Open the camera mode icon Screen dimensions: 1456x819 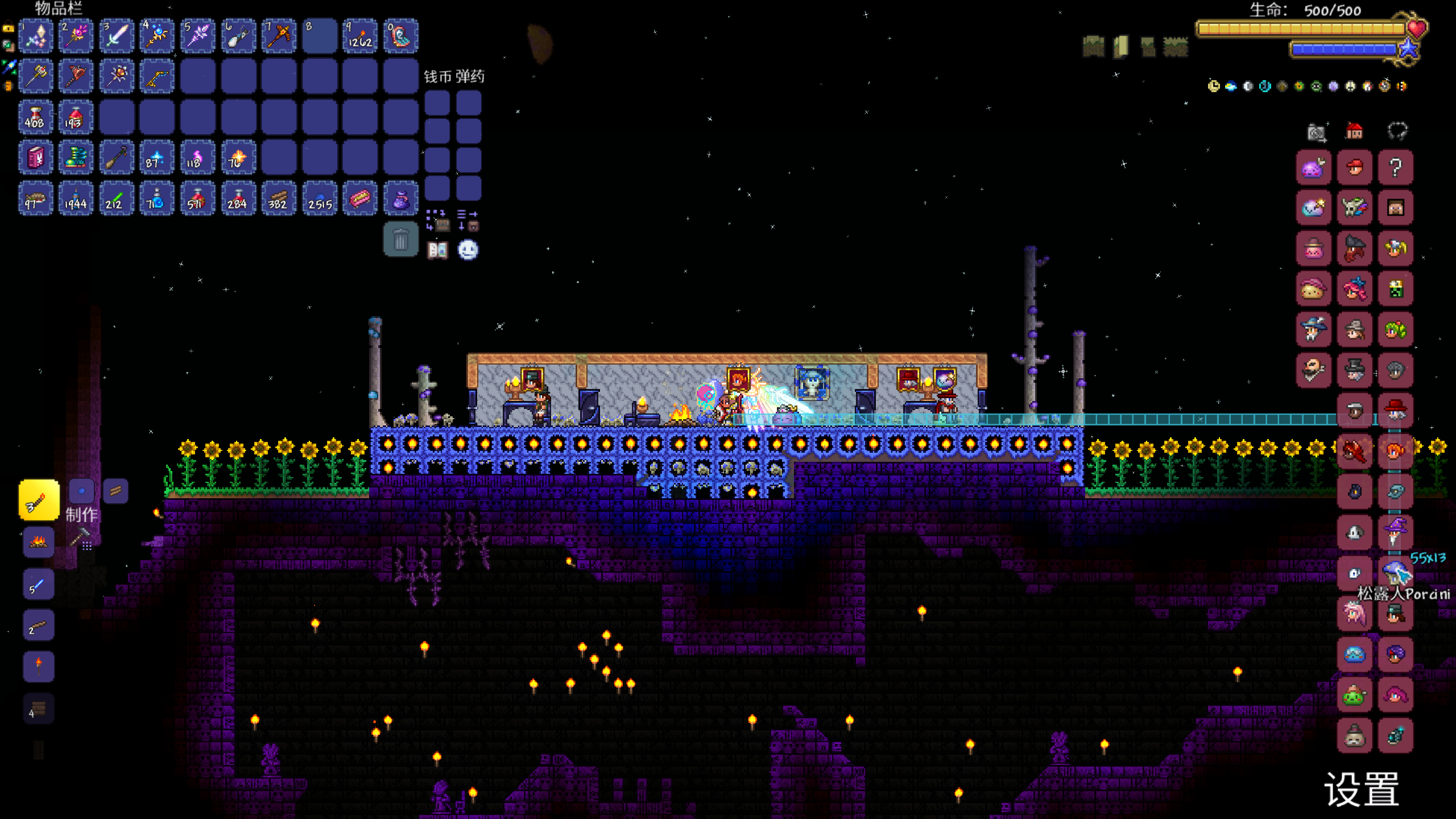point(1316,133)
